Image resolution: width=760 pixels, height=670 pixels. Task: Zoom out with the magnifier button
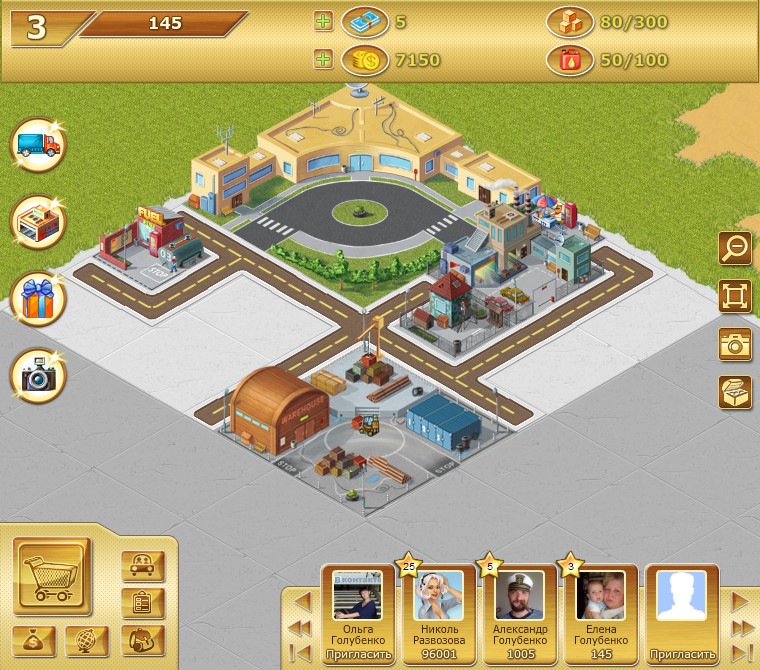pos(735,248)
